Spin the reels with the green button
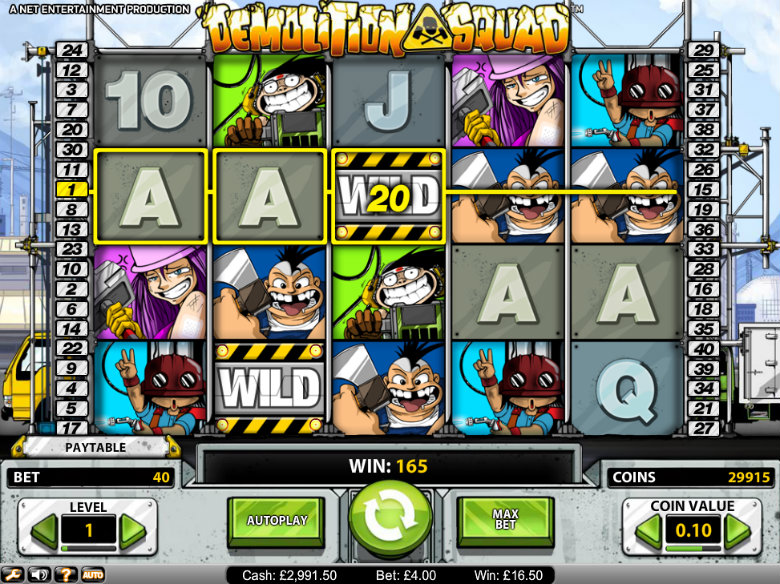This screenshot has width=780, height=584. (390, 517)
